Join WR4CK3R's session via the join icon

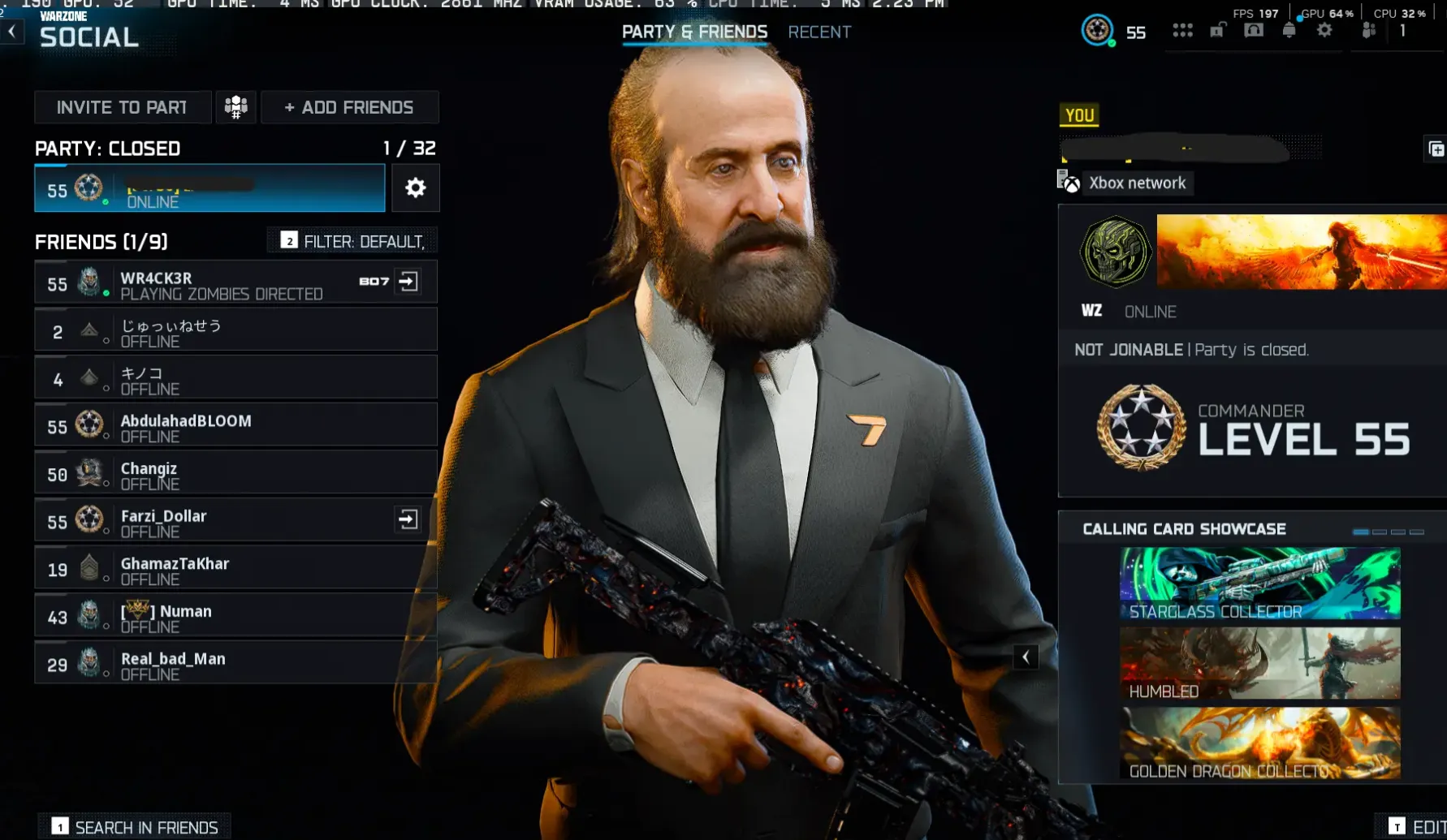coord(409,281)
